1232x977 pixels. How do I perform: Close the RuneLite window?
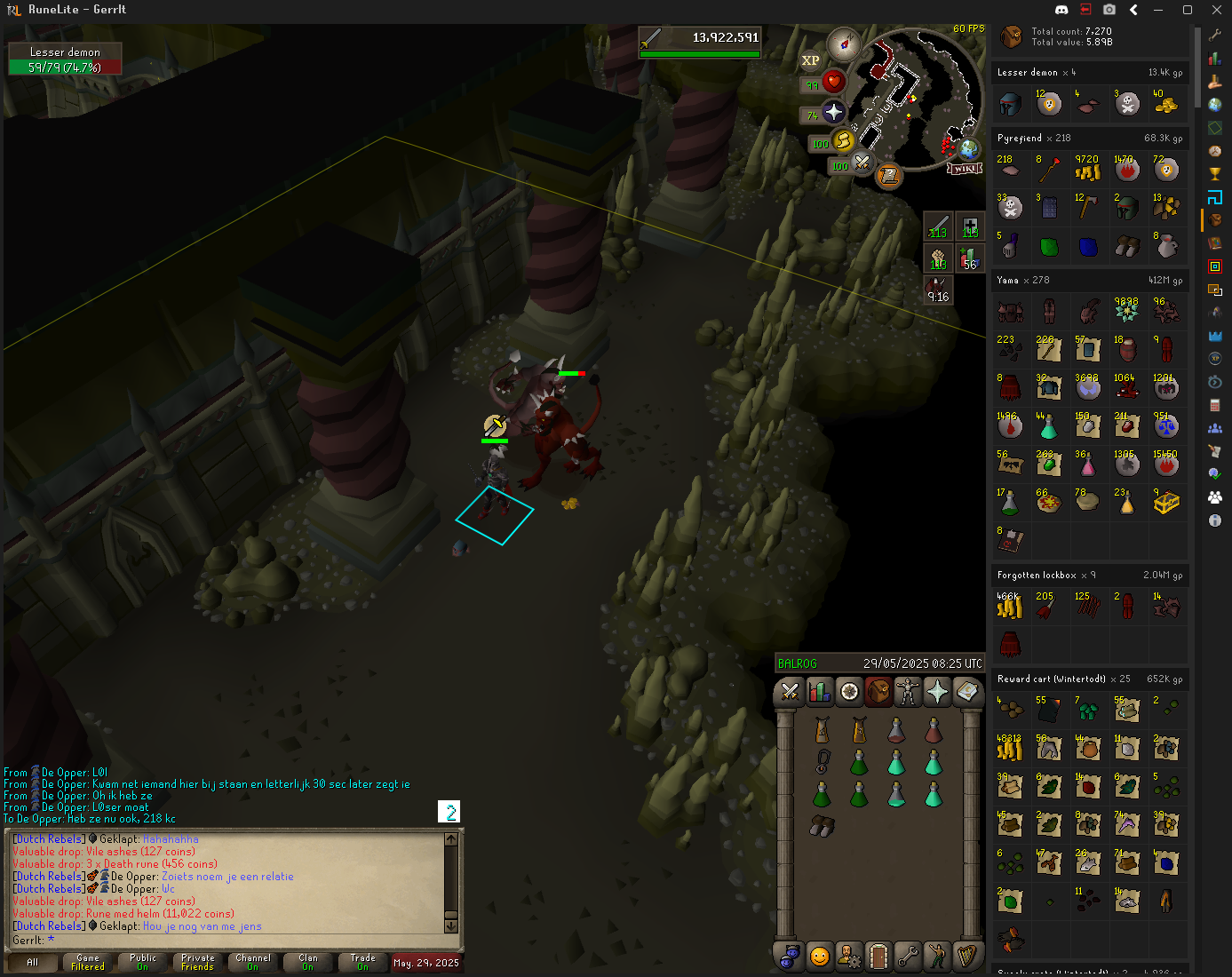coord(1216,10)
